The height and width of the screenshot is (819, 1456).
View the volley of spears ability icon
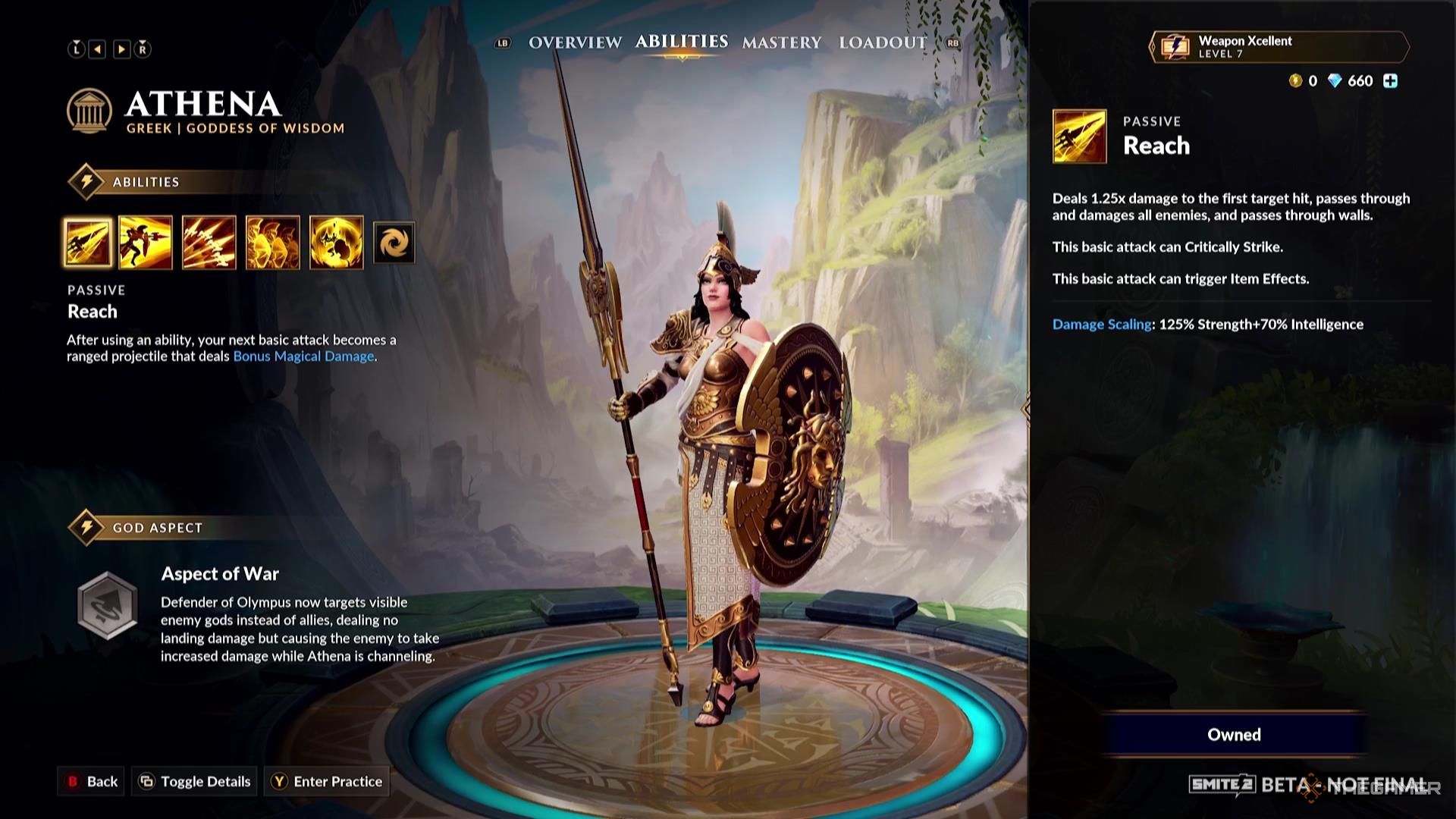[x=209, y=243]
